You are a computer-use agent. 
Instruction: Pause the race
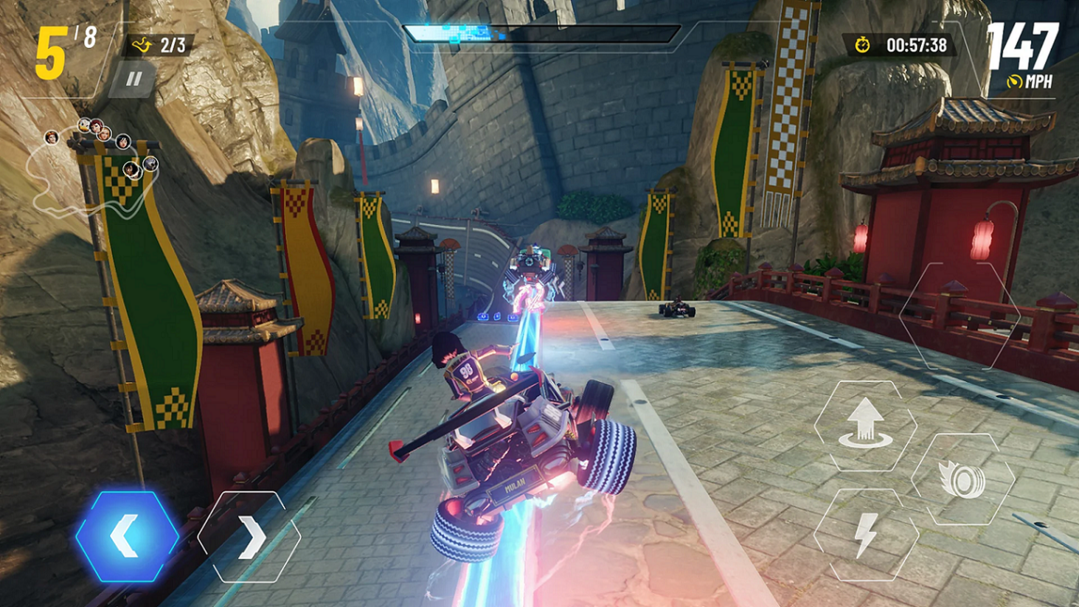(133, 79)
